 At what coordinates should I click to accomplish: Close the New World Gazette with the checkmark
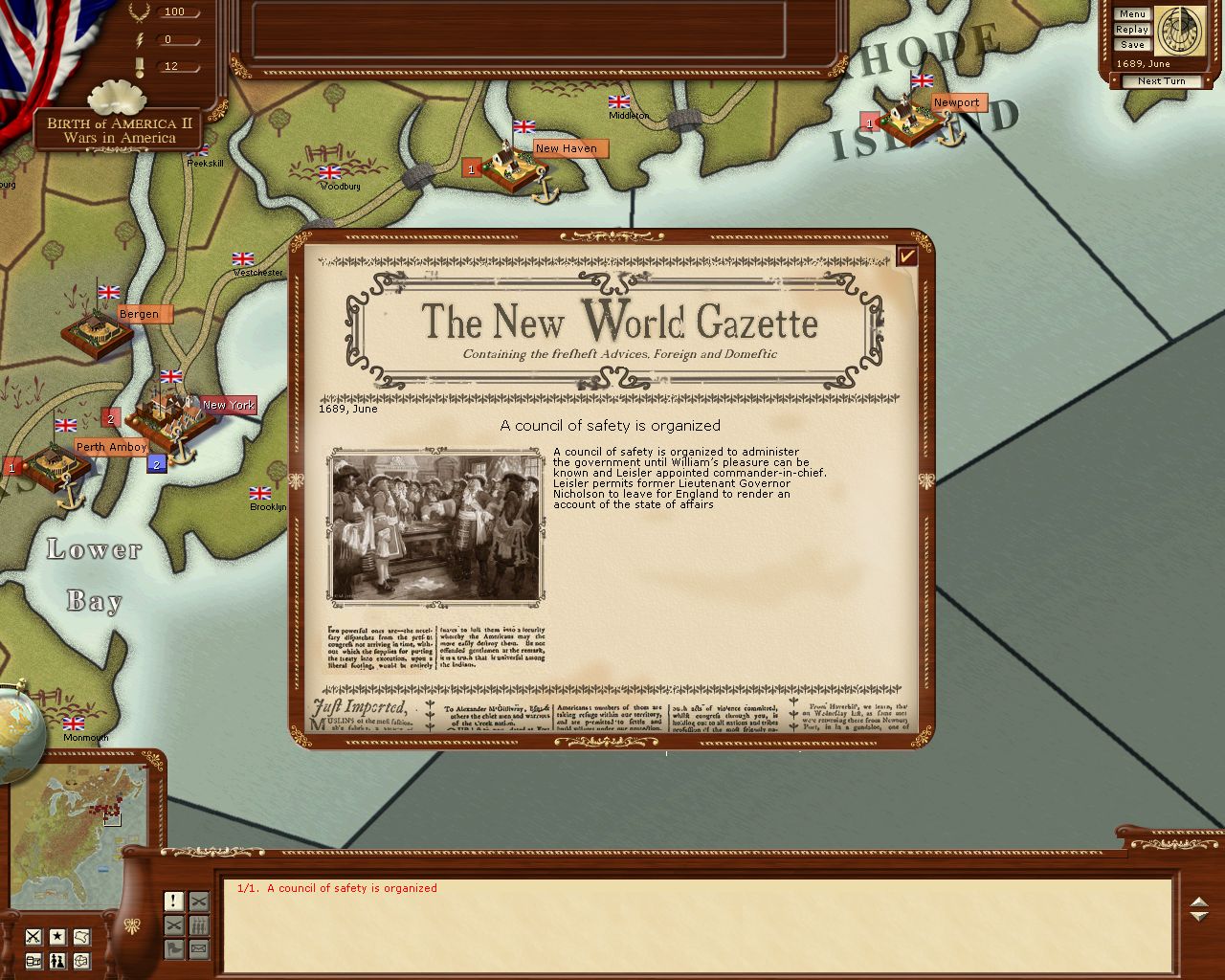pos(906,256)
